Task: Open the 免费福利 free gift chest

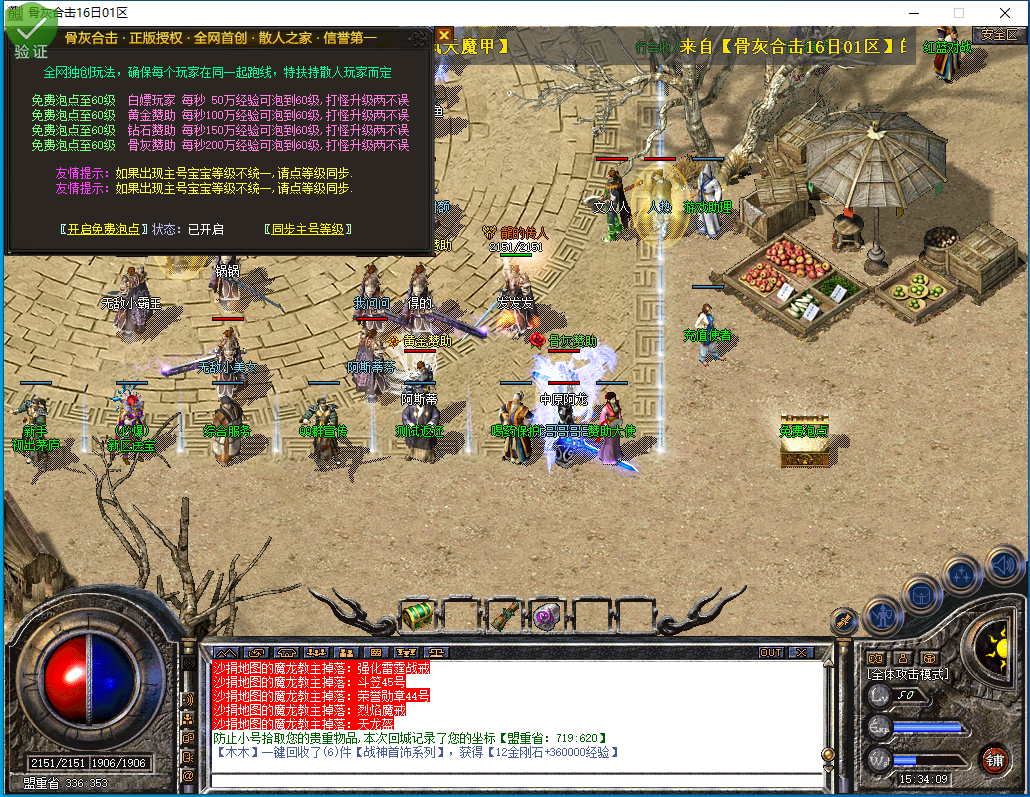Action: [804, 442]
